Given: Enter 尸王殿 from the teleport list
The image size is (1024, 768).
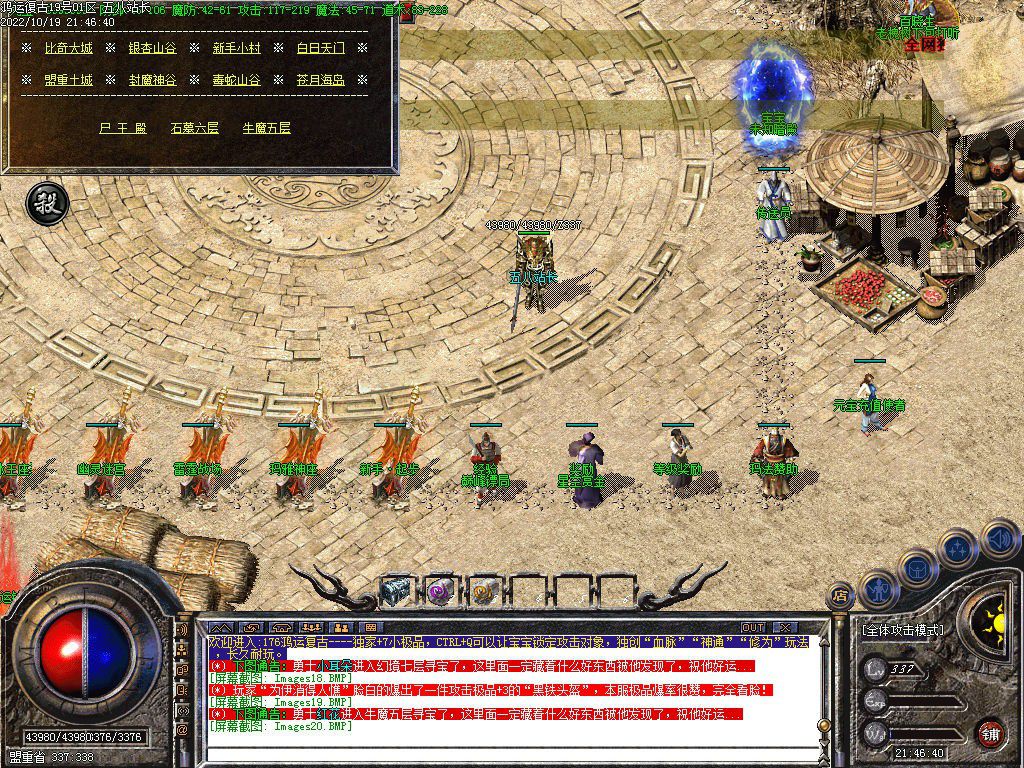Looking at the screenshot, I should tap(123, 128).
